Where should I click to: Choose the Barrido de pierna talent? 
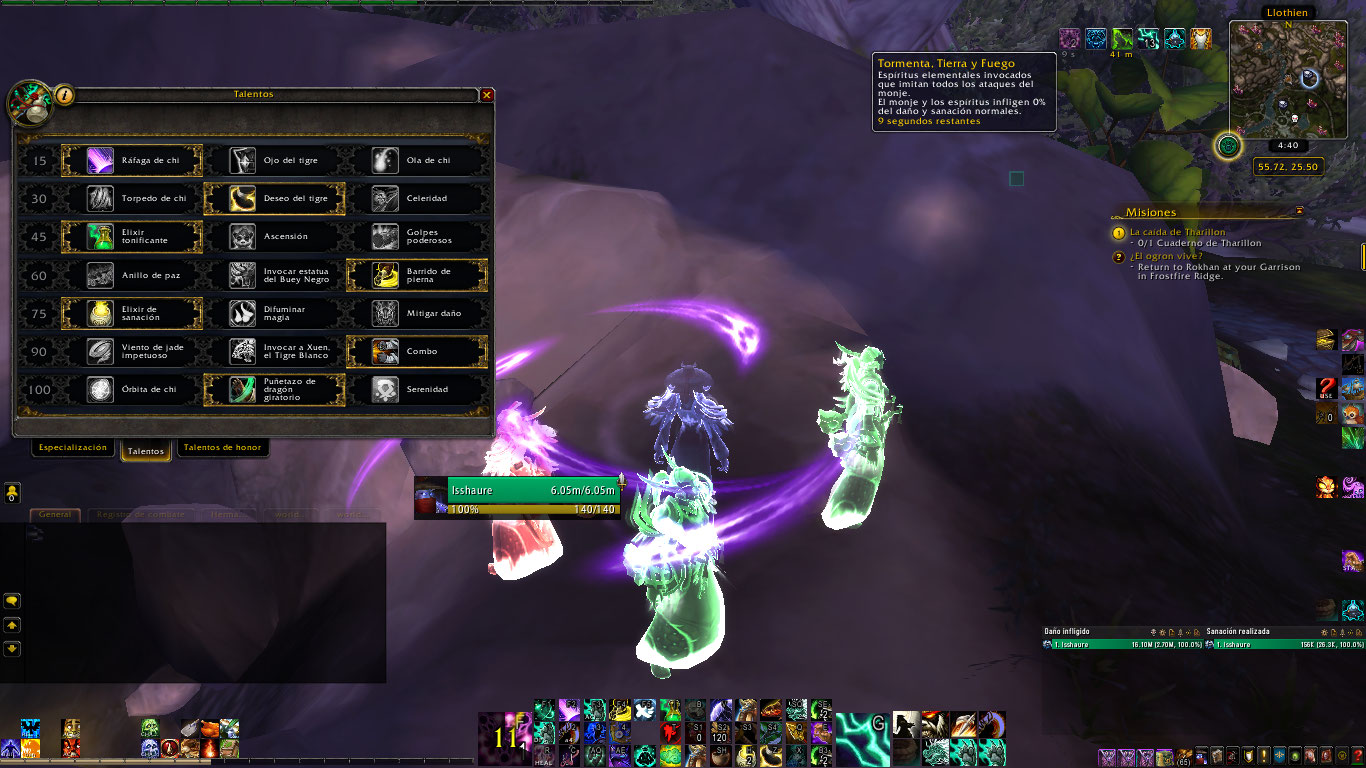416,275
